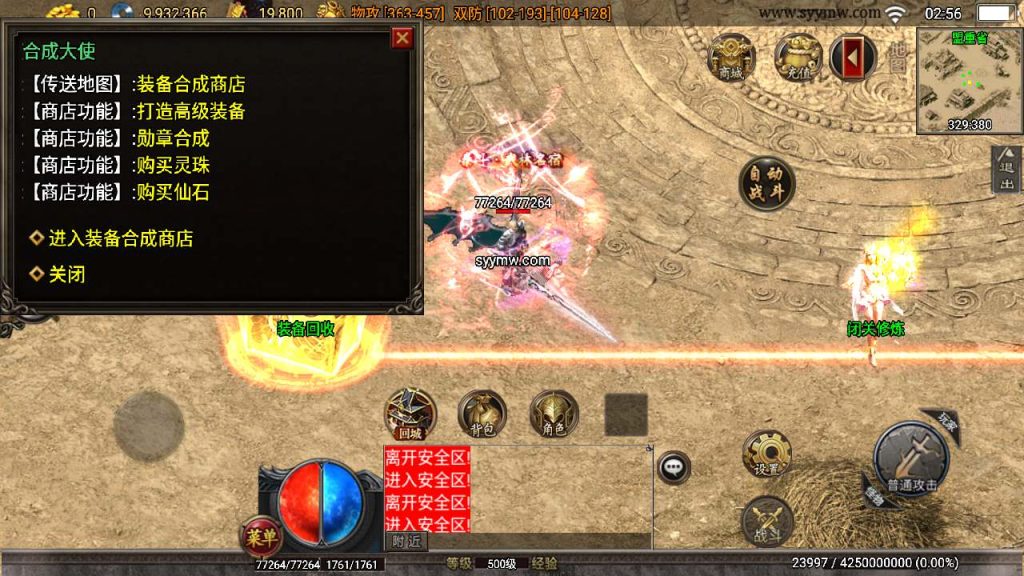
Task: Toggle 自动战斗 auto battle
Action: click(x=767, y=183)
